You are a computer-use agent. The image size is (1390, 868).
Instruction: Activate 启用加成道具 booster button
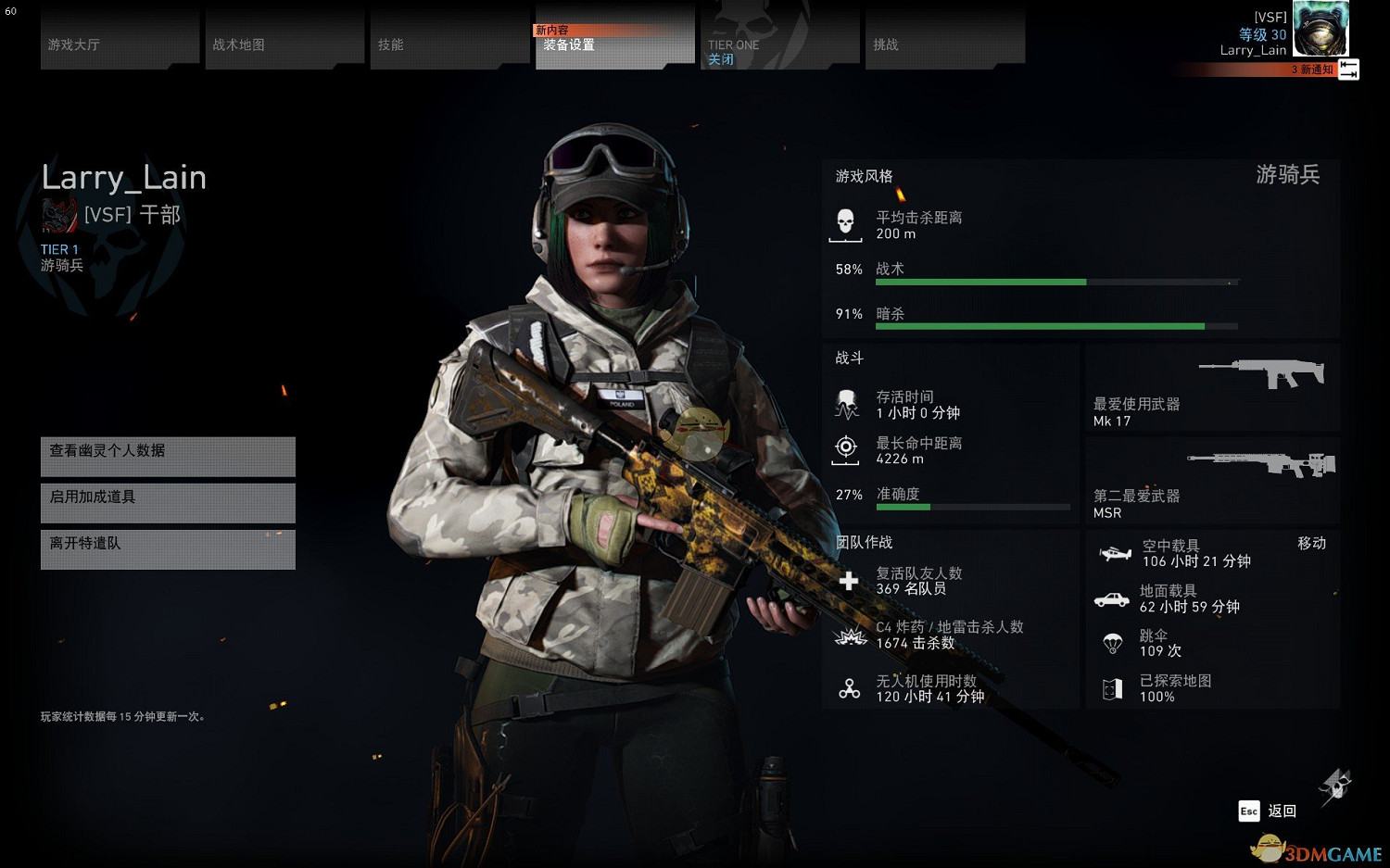point(168,502)
